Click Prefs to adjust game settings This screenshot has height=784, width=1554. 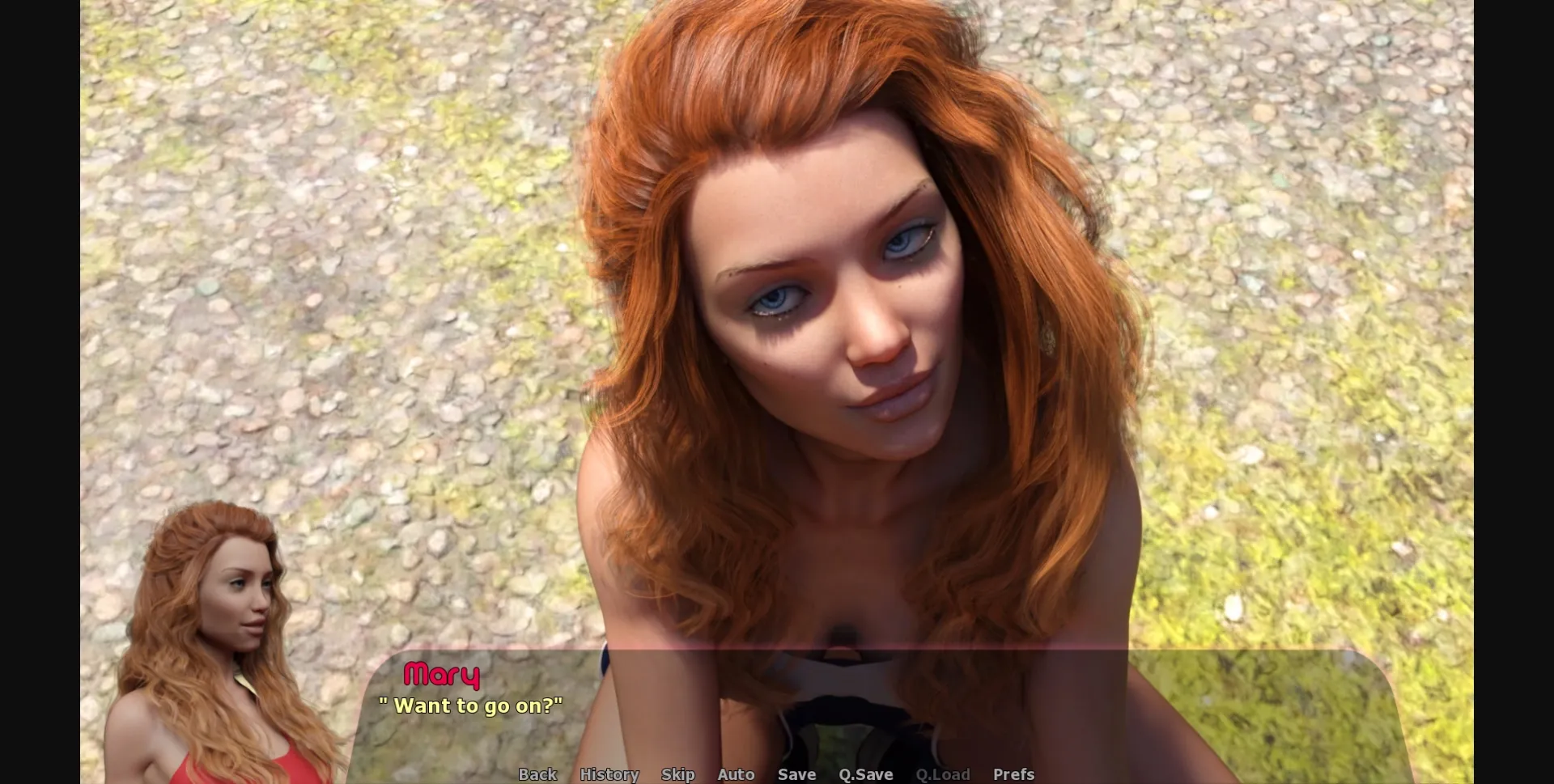point(1013,774)
